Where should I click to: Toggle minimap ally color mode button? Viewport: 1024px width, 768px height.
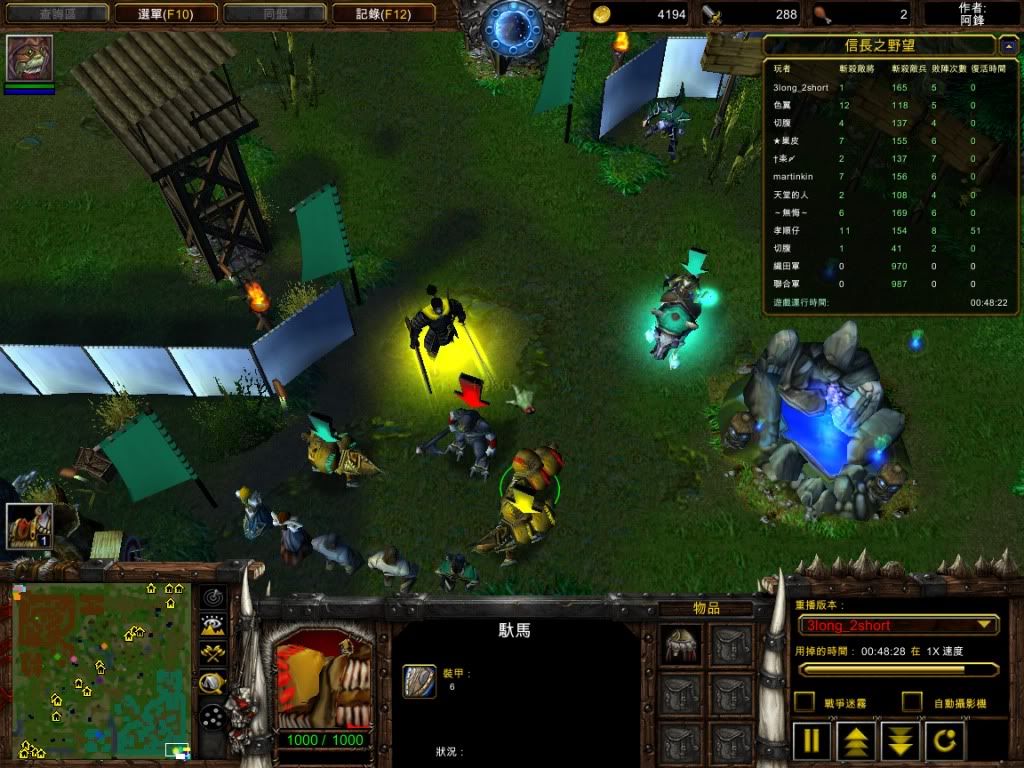tap(213, 655)
